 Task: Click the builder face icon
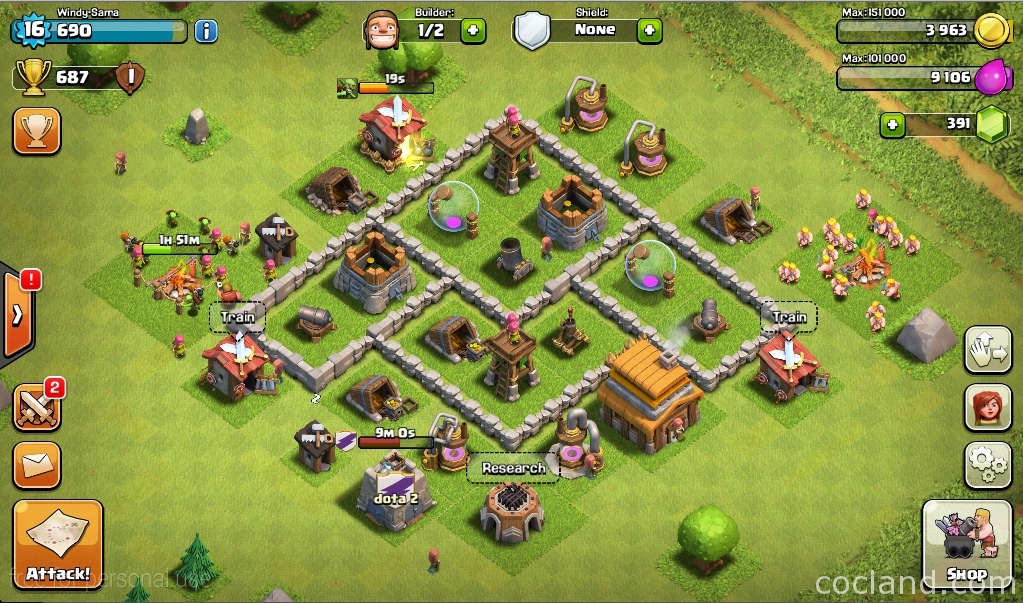click(382, 30)
